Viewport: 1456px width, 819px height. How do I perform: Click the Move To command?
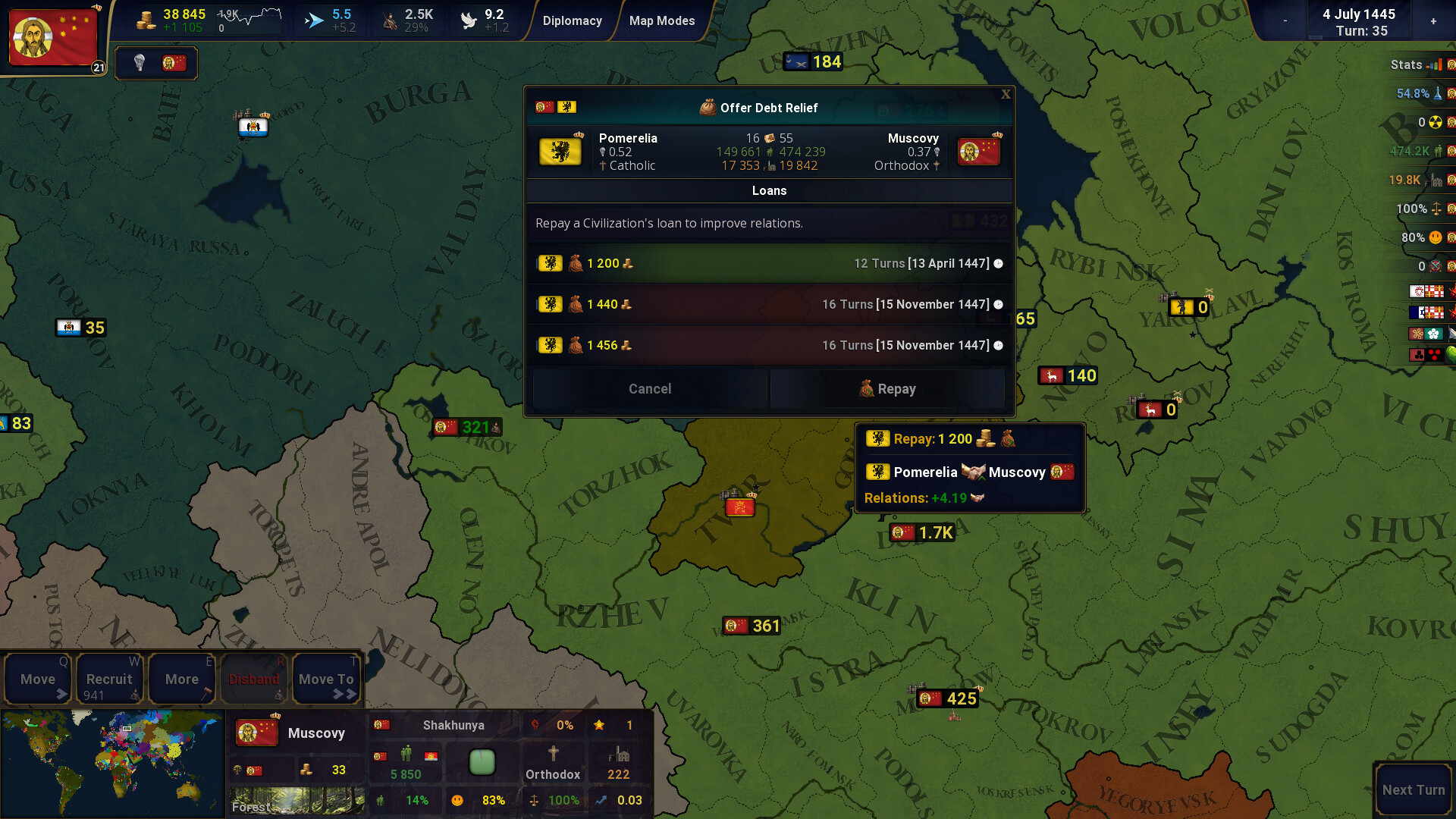325,678
